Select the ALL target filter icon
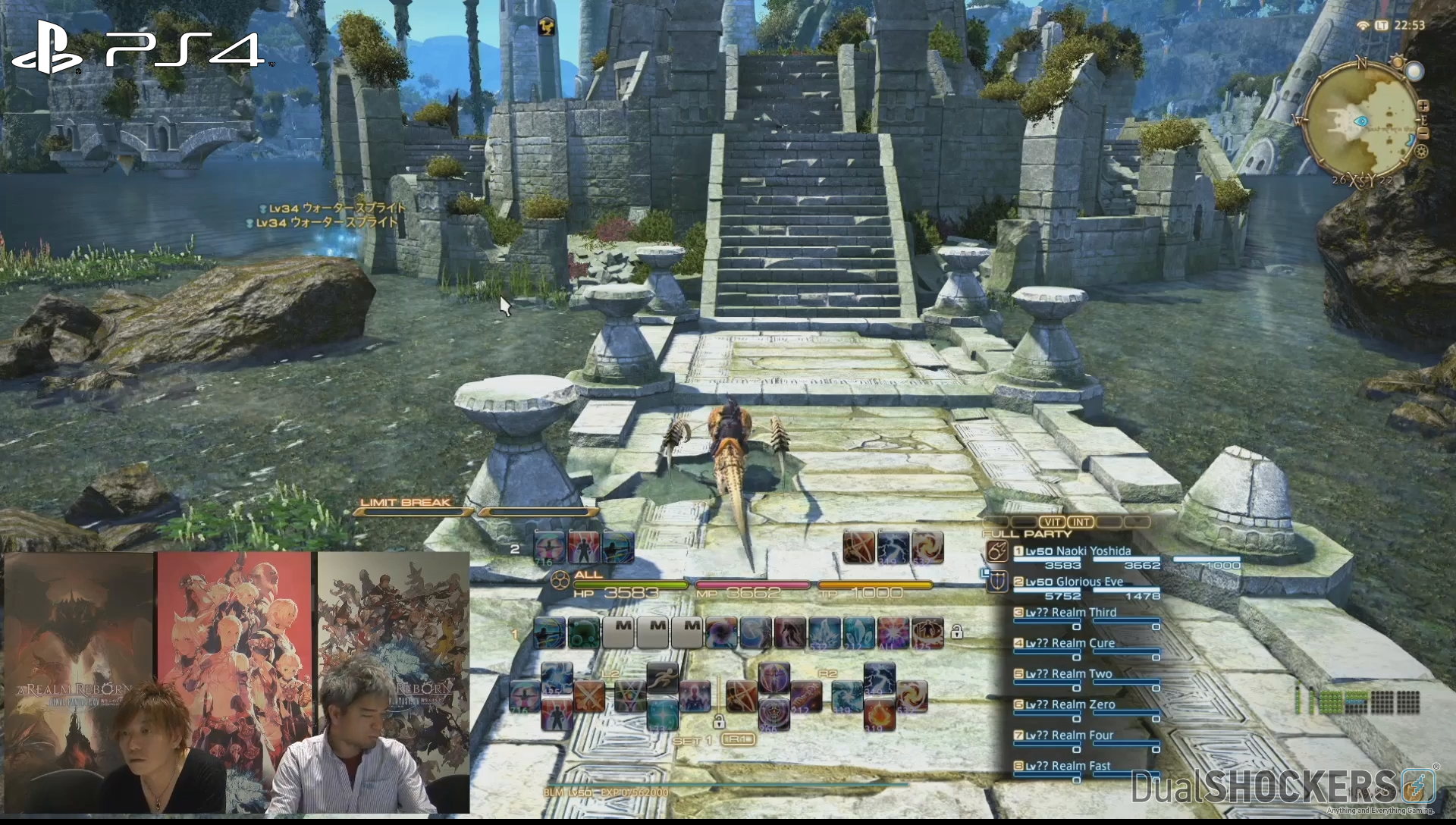 pos(560,582)
